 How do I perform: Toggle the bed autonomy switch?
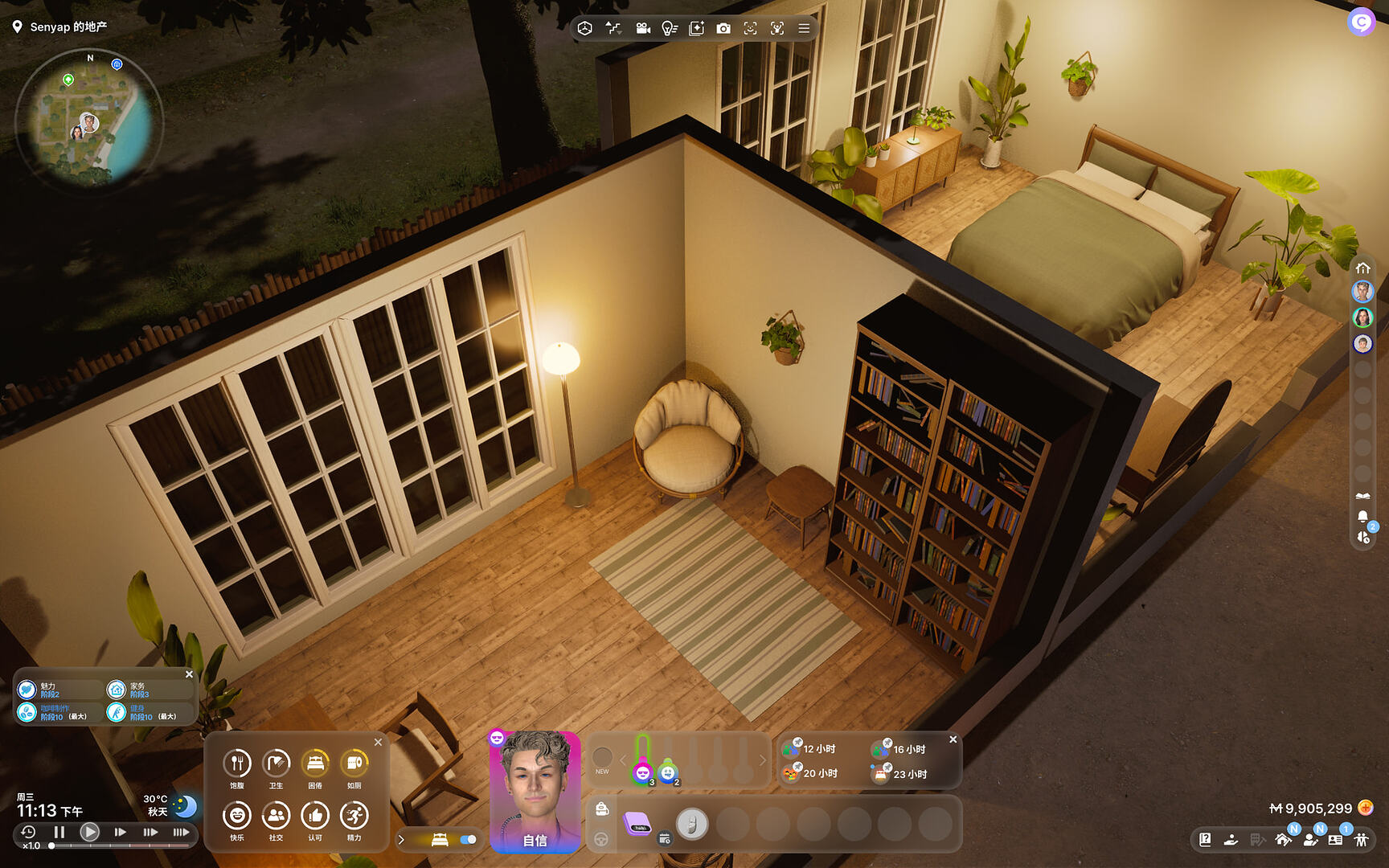coord(468,840)
